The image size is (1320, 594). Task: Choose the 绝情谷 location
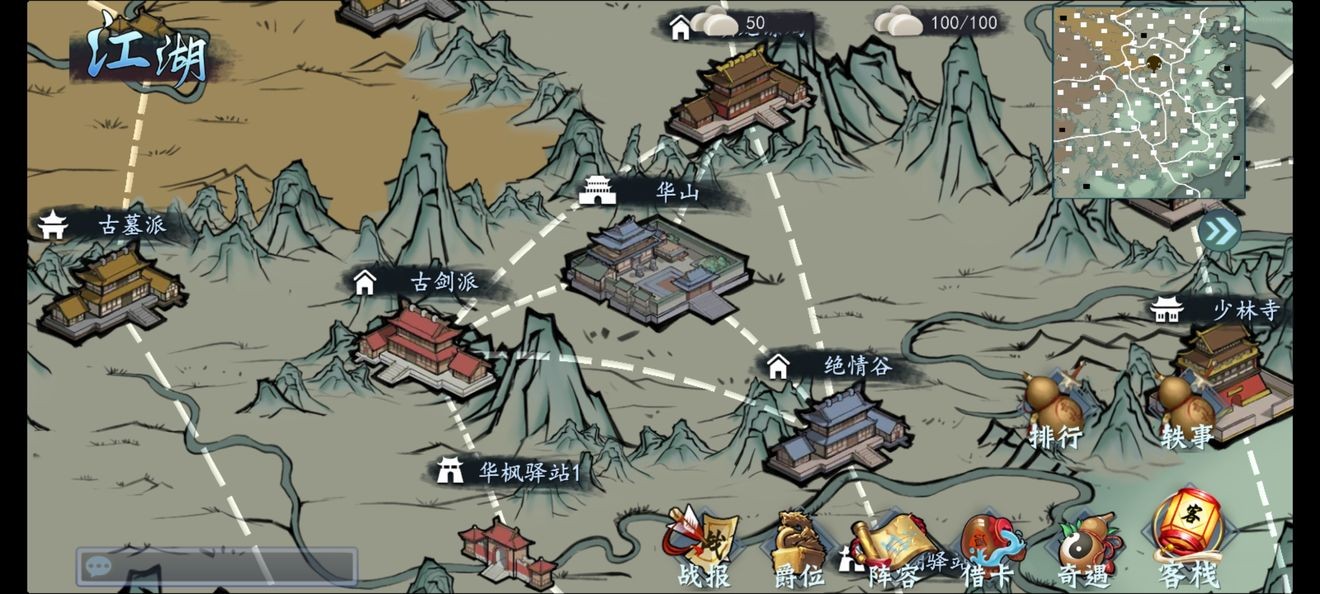[x=838, y=432]
